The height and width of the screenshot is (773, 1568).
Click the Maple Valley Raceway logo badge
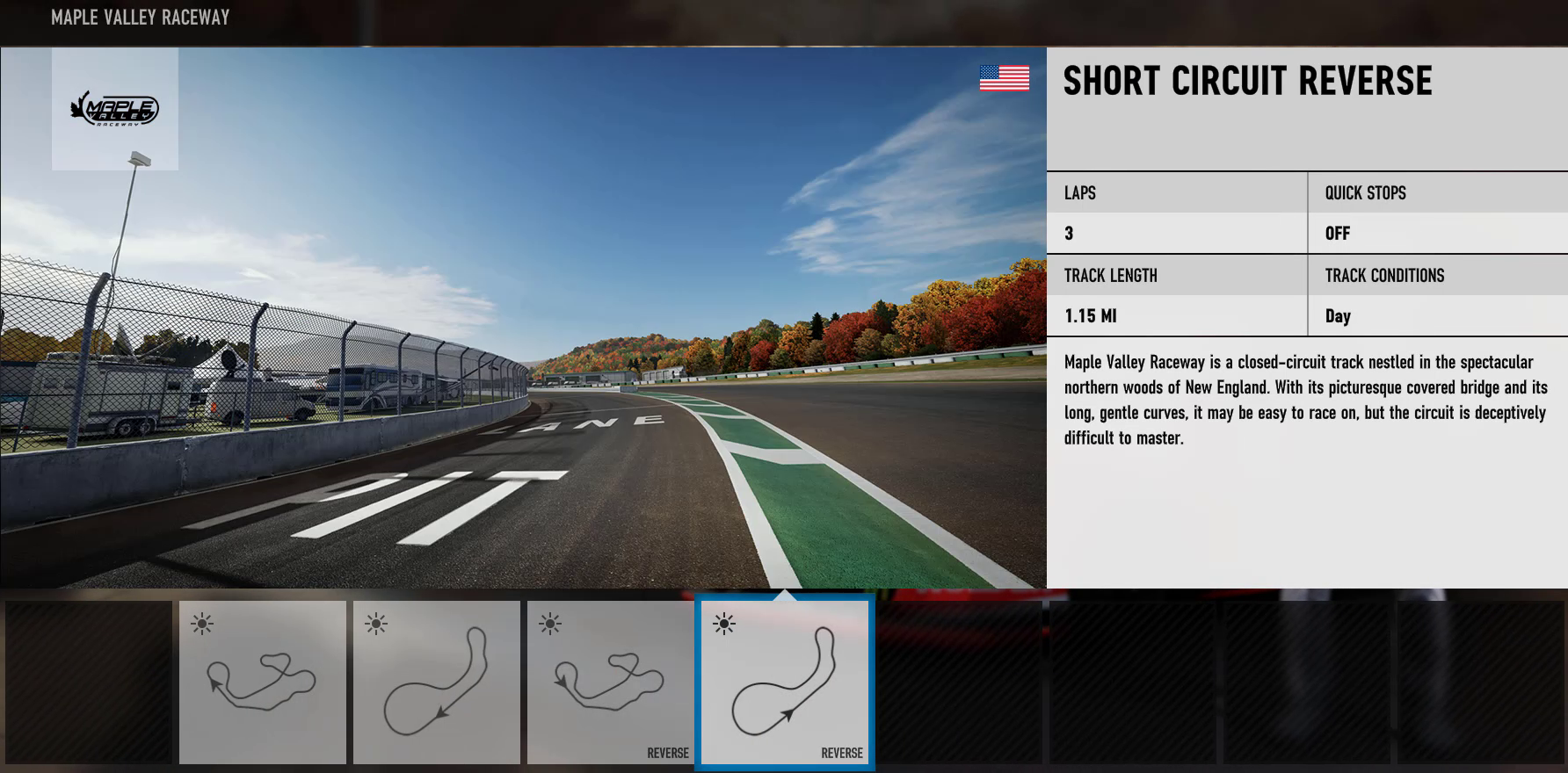[x=115, y=107]
